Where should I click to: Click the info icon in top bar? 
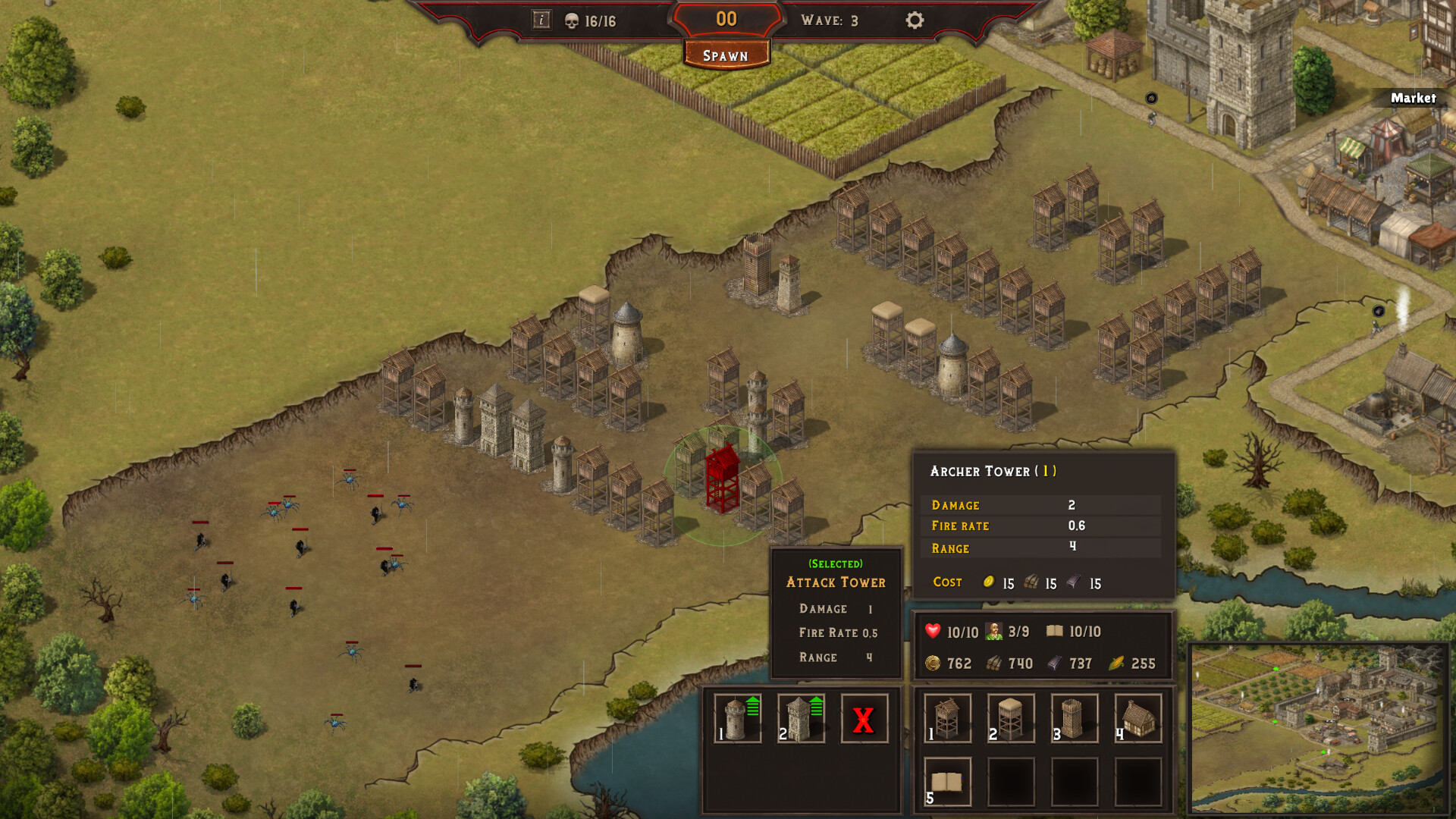[541, 20]
